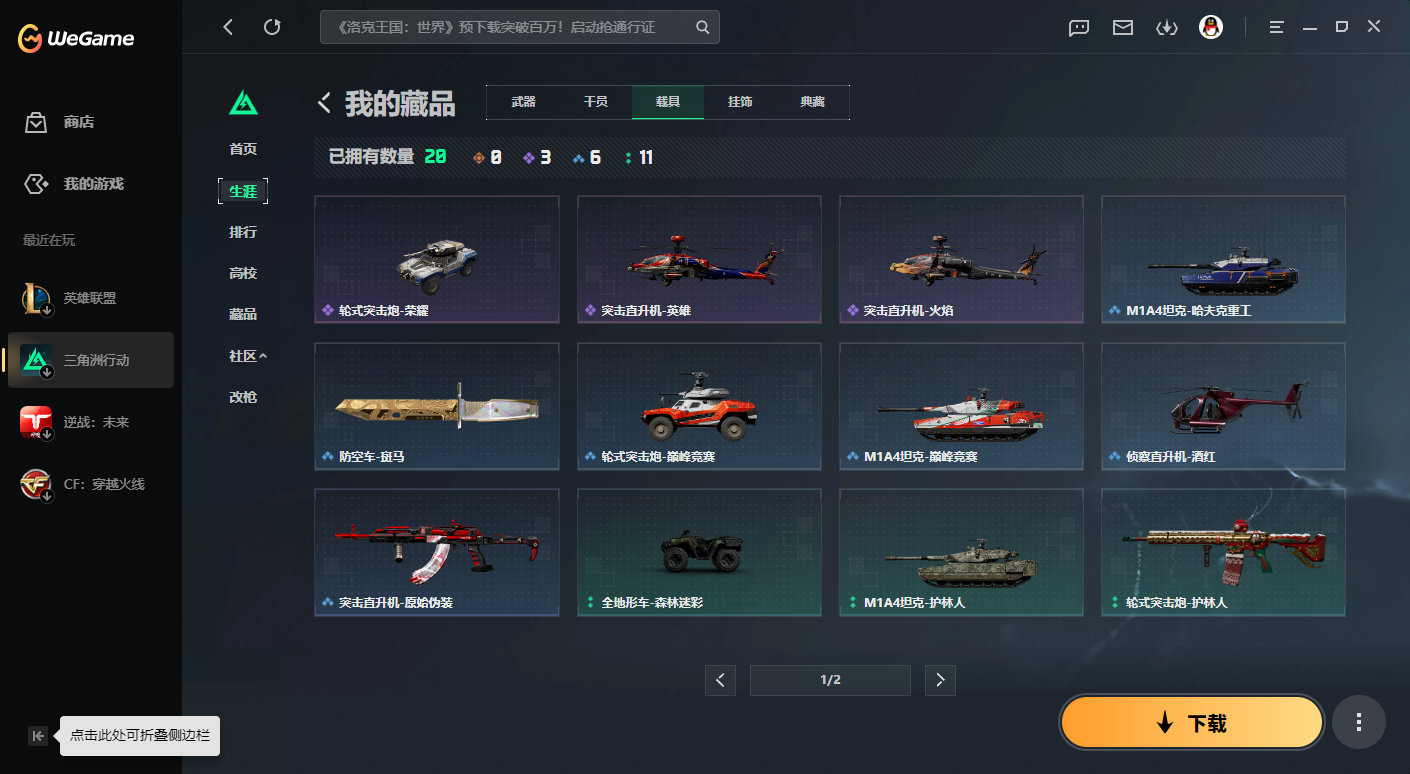
Task: Open the 轮式突击炮-荣耀 vehicle thumbnail
Action: [x=436, y=259]
